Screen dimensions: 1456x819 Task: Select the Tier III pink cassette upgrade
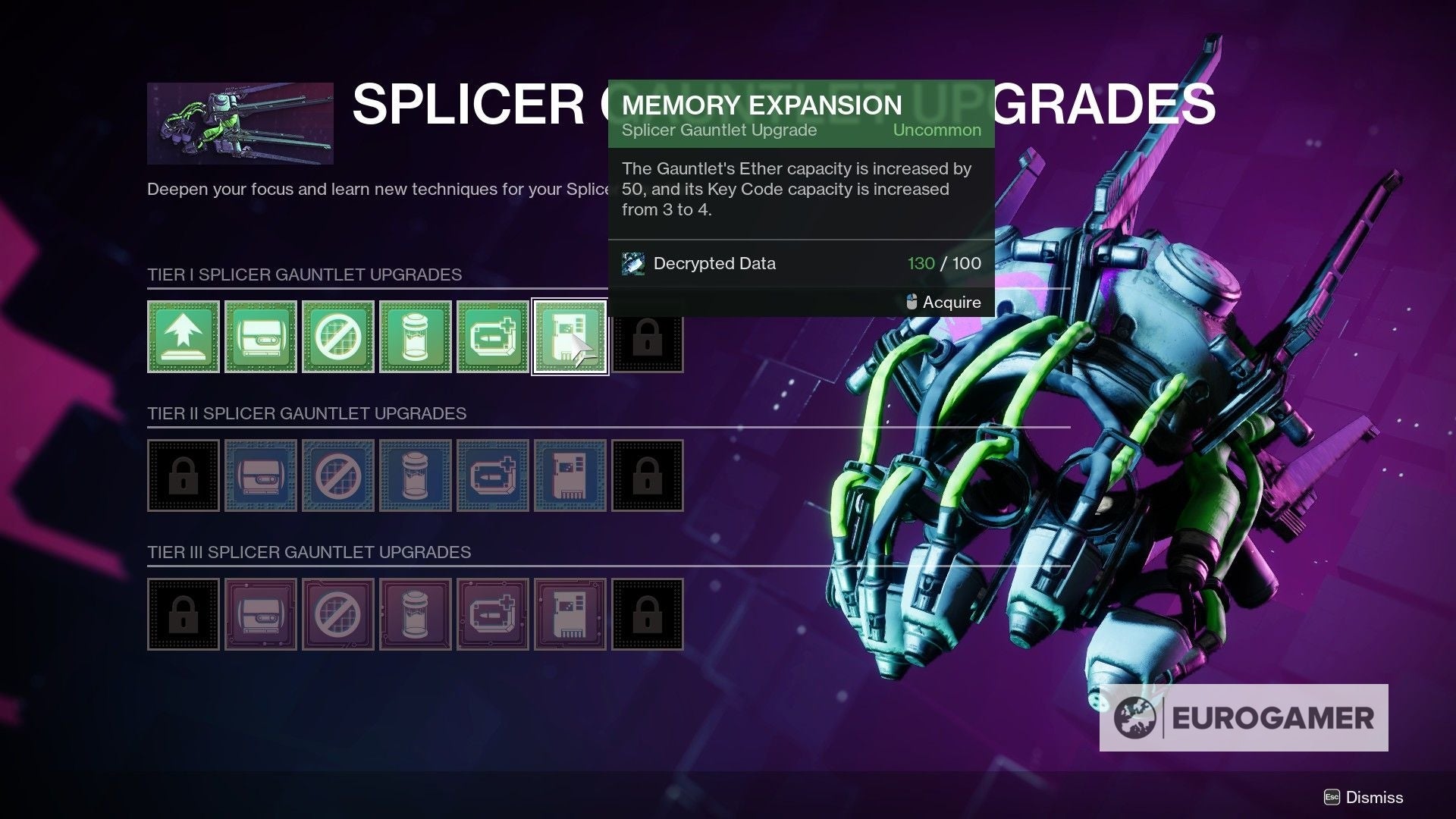click(261, 614)
